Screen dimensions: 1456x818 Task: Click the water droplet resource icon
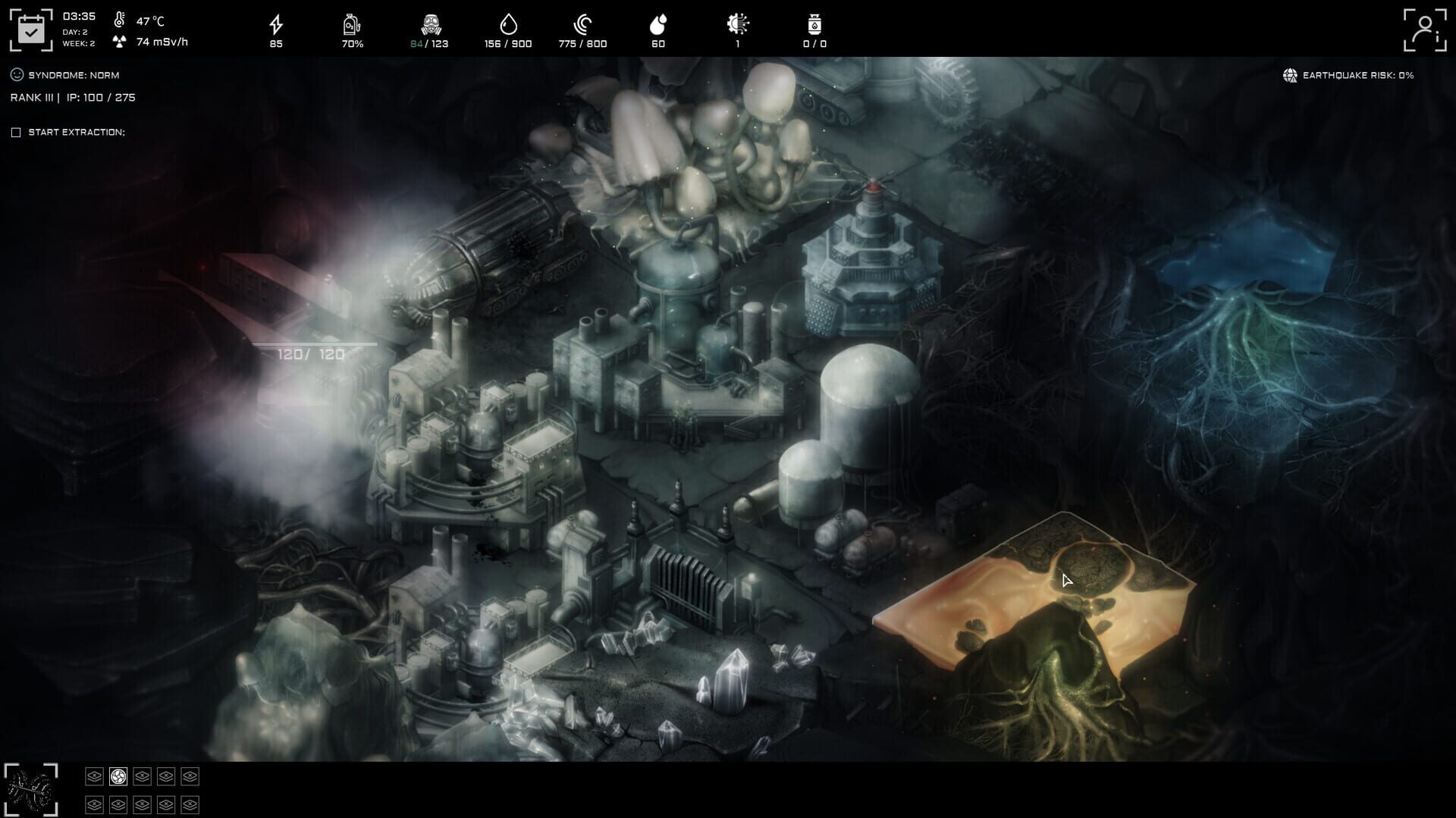(507, 25)
